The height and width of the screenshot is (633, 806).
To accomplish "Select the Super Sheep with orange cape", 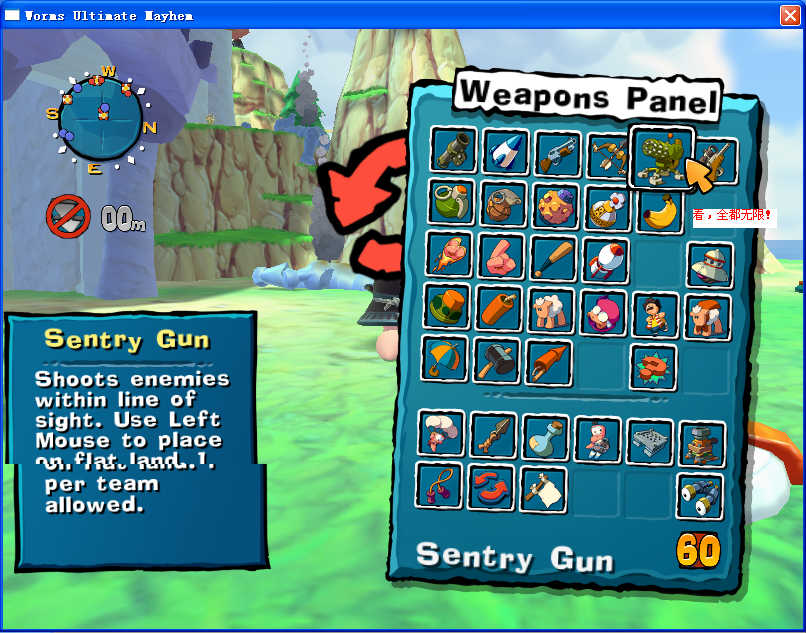I will 707,317.
